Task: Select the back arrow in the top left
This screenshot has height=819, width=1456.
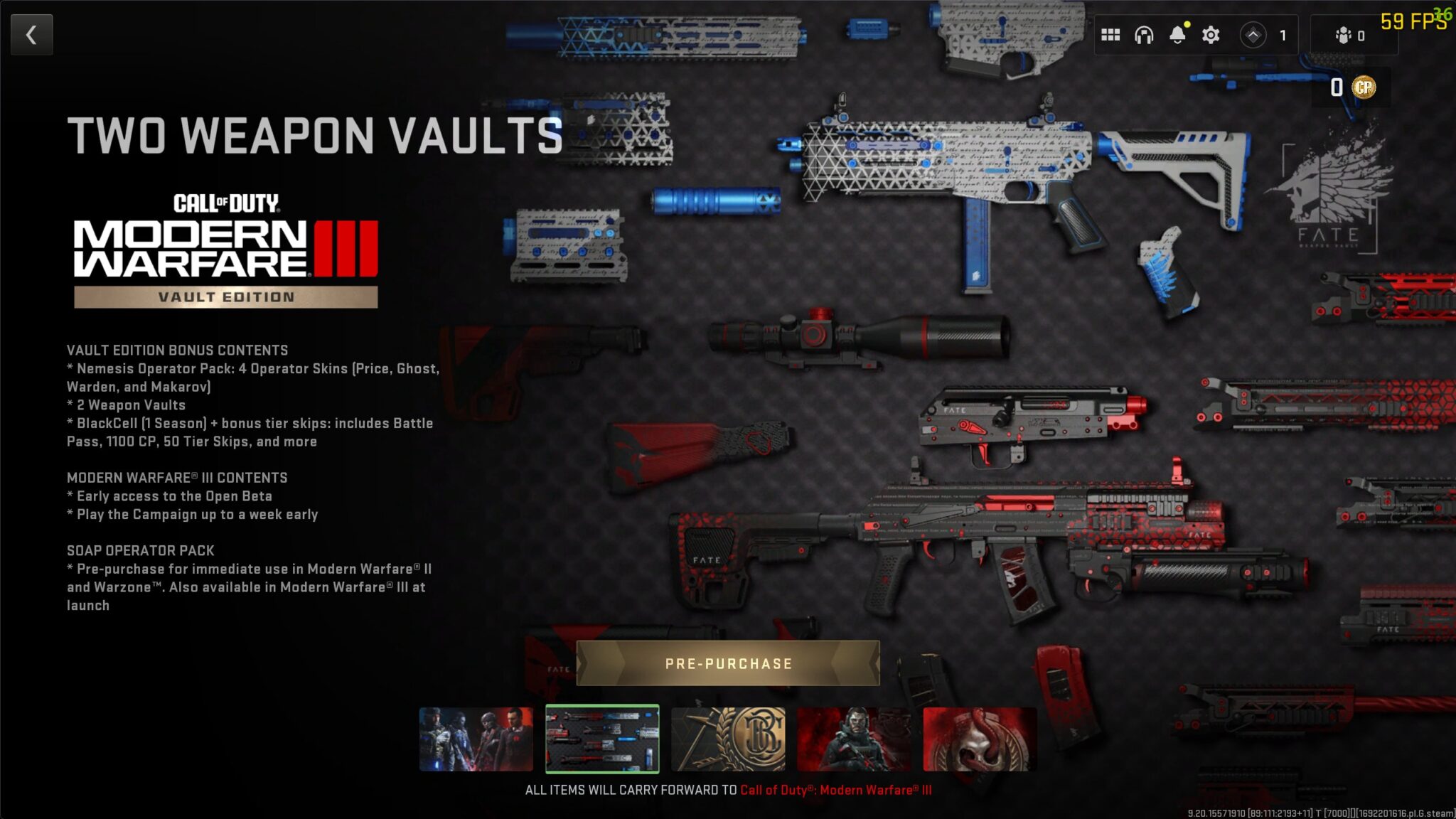Action: 31,33
